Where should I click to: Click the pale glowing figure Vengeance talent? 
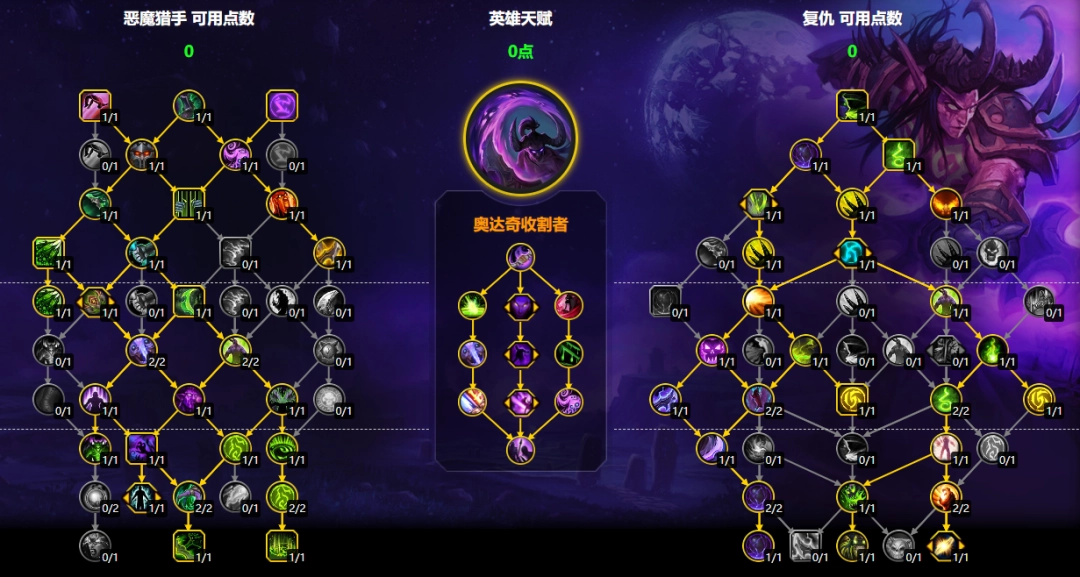click(945, 447)
